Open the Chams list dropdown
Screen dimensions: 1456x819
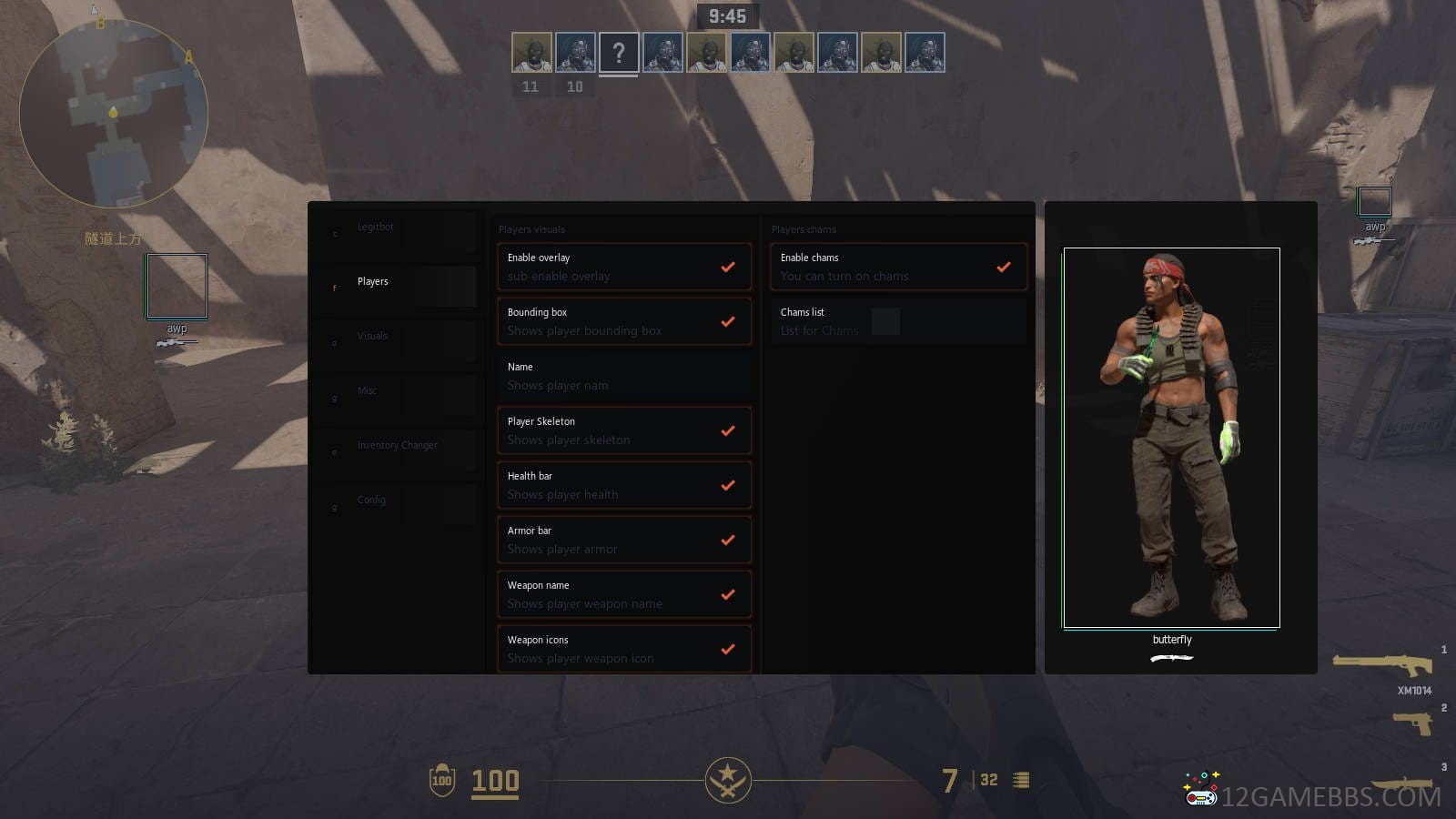point(885,321)
